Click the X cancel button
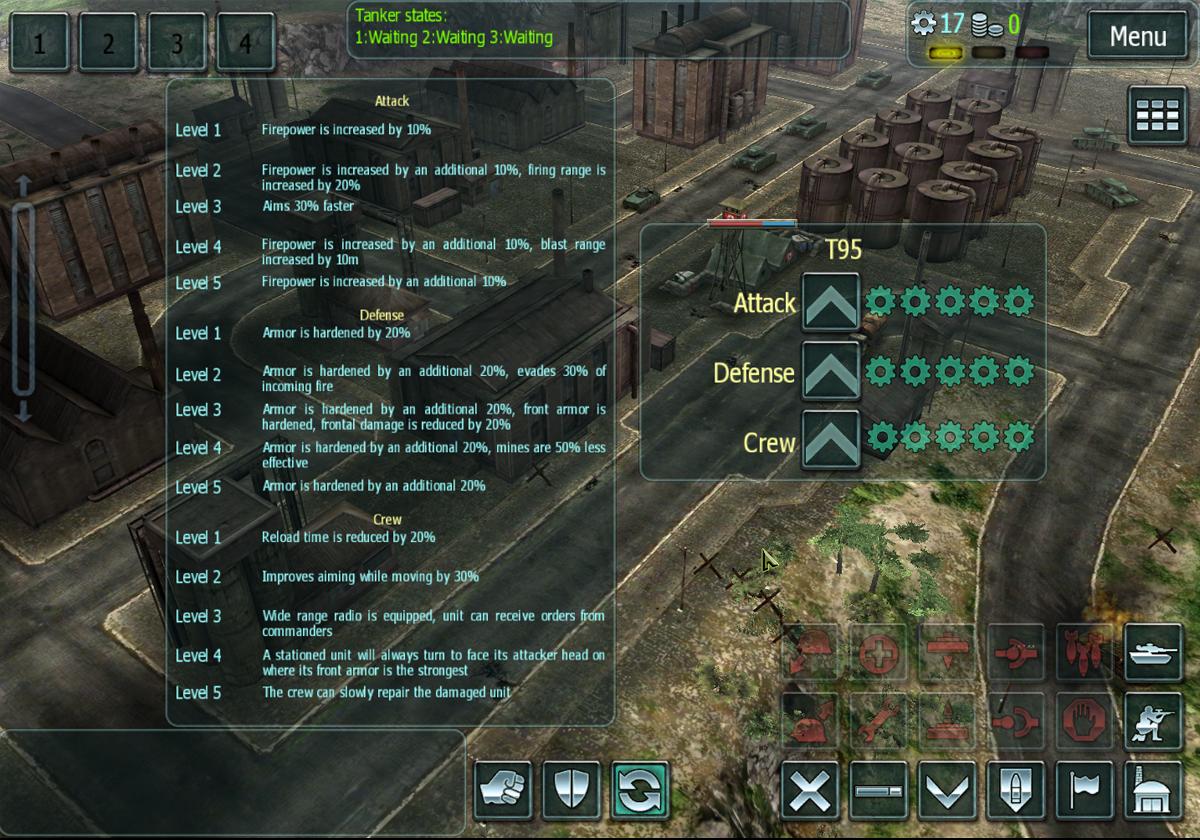Screen dimensions: 1200x840 click(808, 790)
